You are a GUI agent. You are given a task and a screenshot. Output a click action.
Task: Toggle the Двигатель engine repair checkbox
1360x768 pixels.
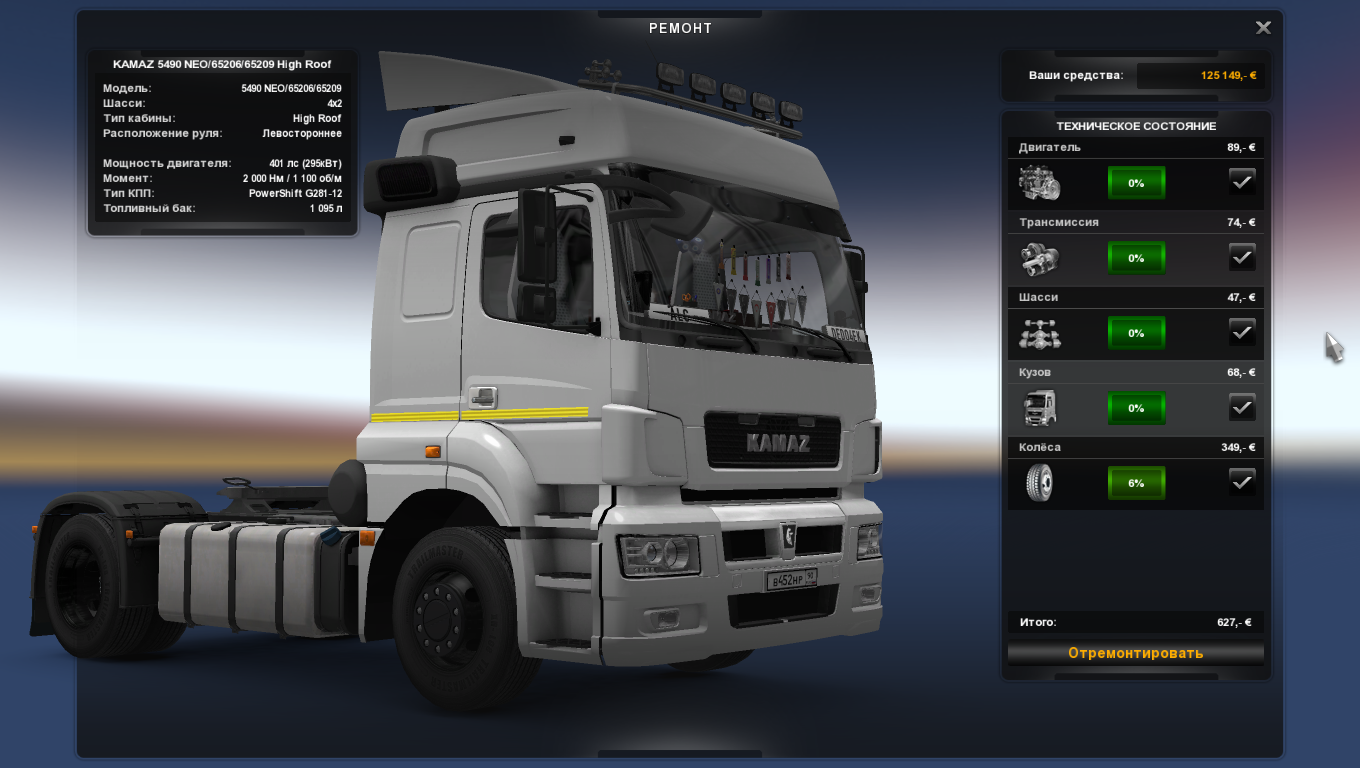[1241, 182]
